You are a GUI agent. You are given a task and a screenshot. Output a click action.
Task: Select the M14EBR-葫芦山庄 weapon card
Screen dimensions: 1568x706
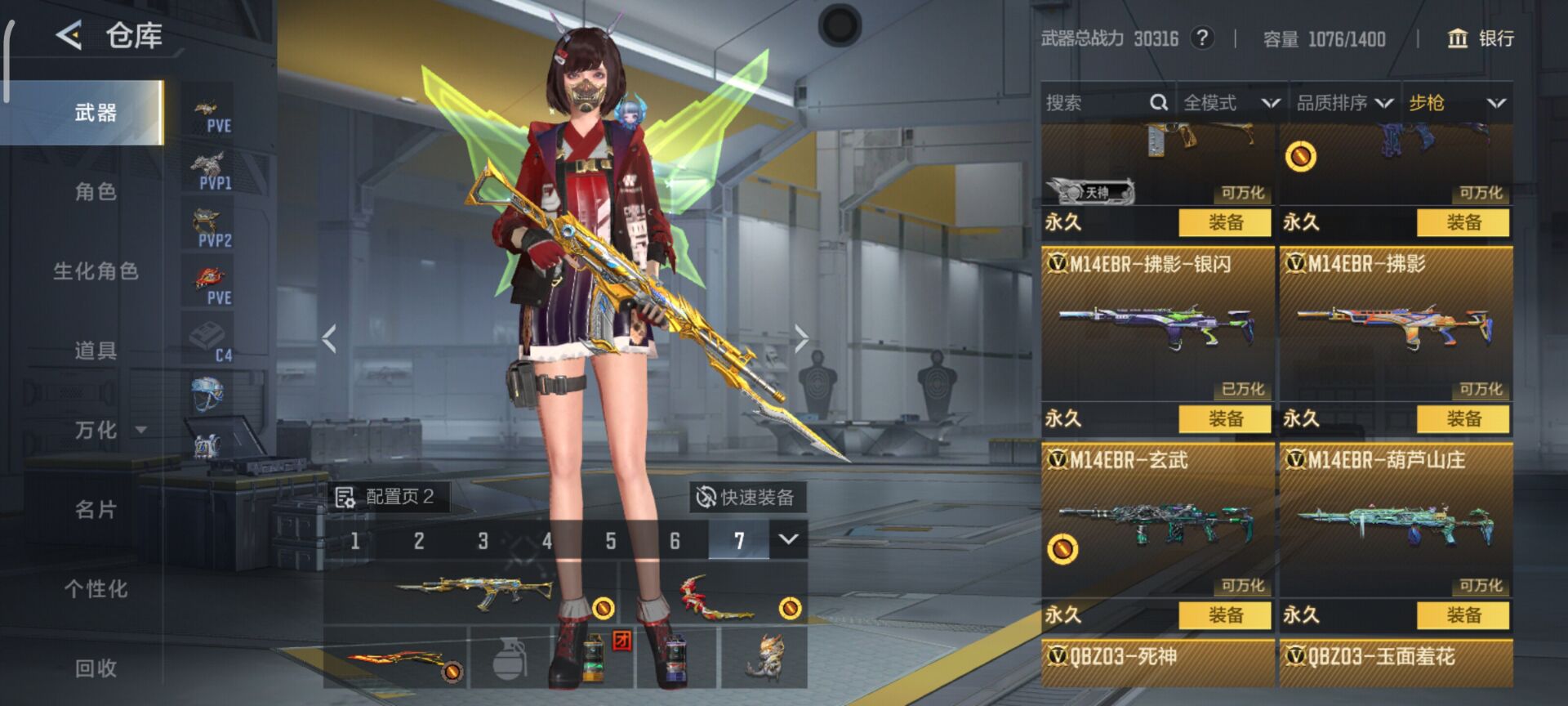tap(1396, 519)
